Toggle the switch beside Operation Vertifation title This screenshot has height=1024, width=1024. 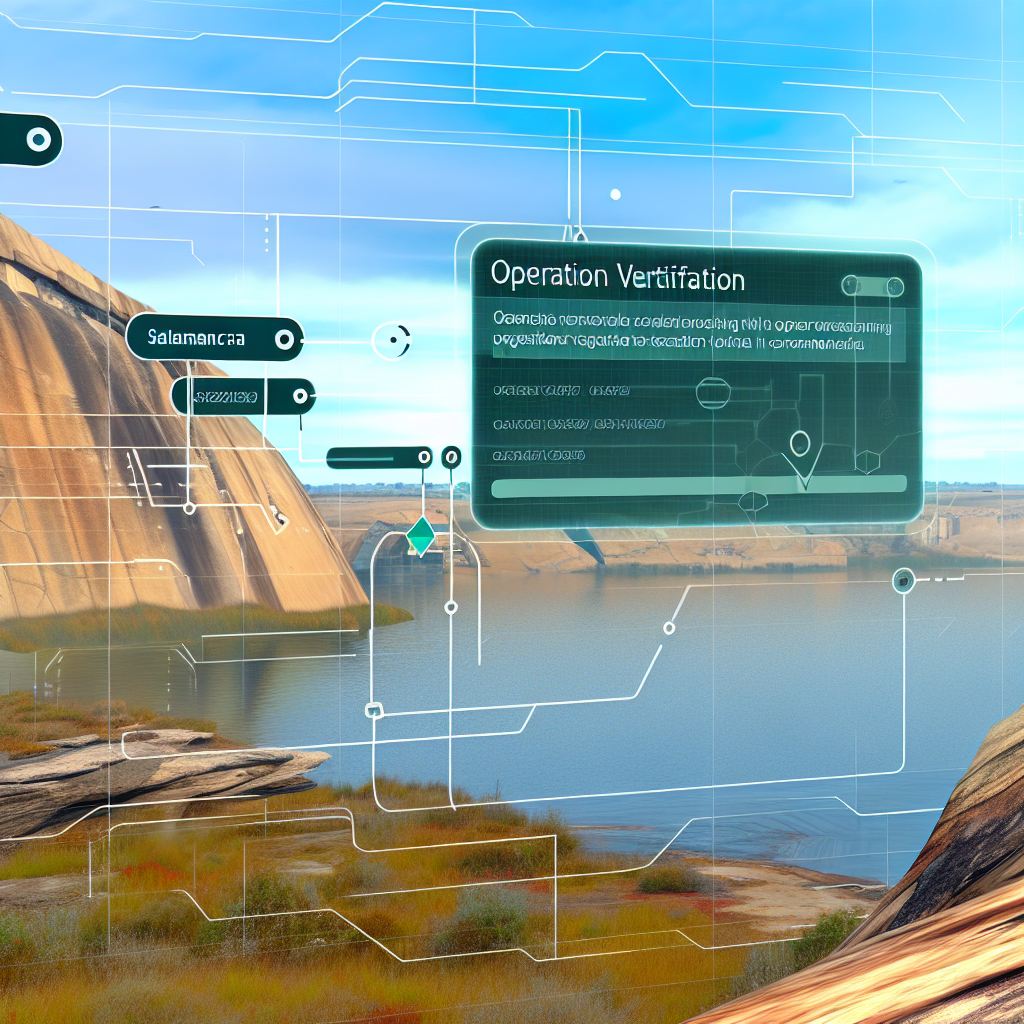(x=865, y=285)
